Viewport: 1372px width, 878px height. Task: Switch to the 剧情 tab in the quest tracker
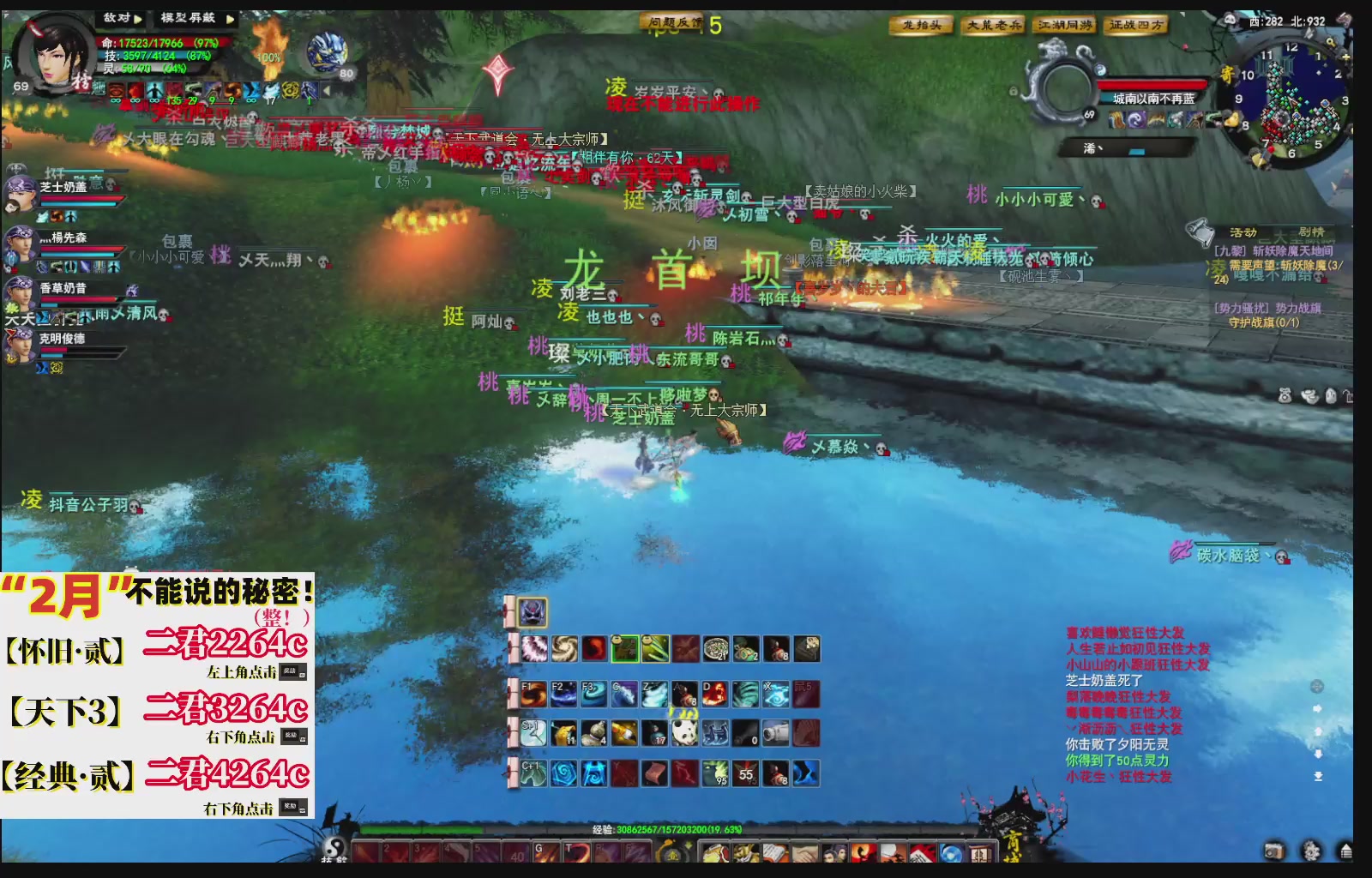click(x=1310, y=232)
